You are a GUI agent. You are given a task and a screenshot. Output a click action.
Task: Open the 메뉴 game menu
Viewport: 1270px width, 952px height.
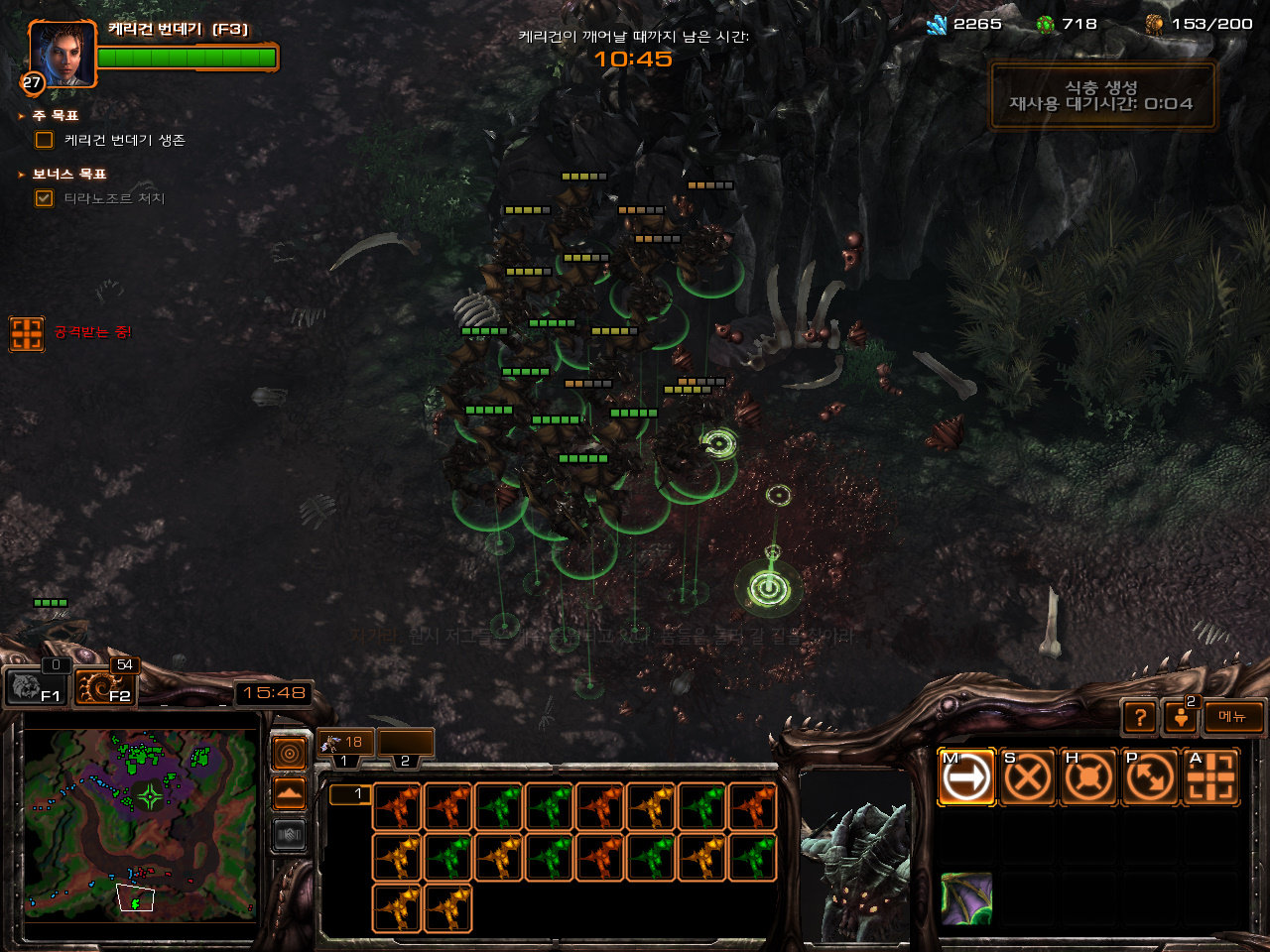(1233, 717)
